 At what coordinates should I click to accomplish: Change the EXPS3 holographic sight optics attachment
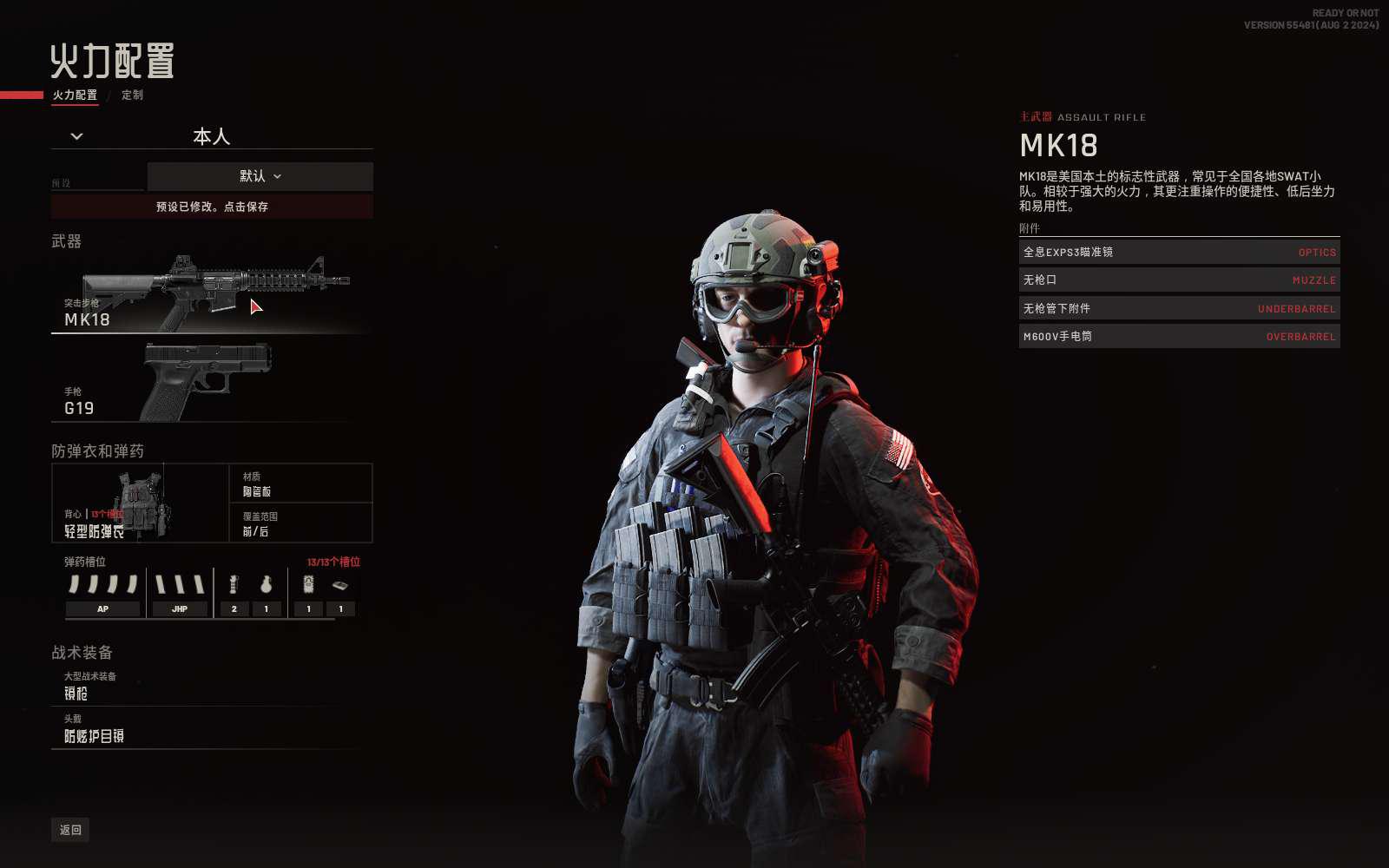click(1179, 253)
